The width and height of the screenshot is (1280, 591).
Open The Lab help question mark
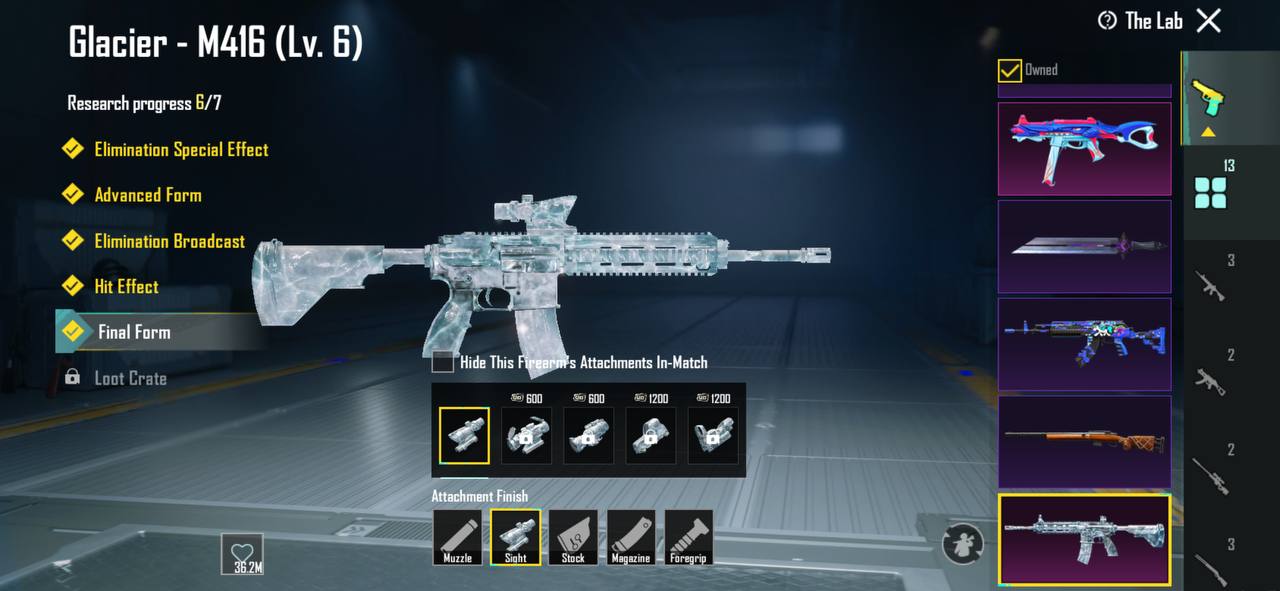1107,21
